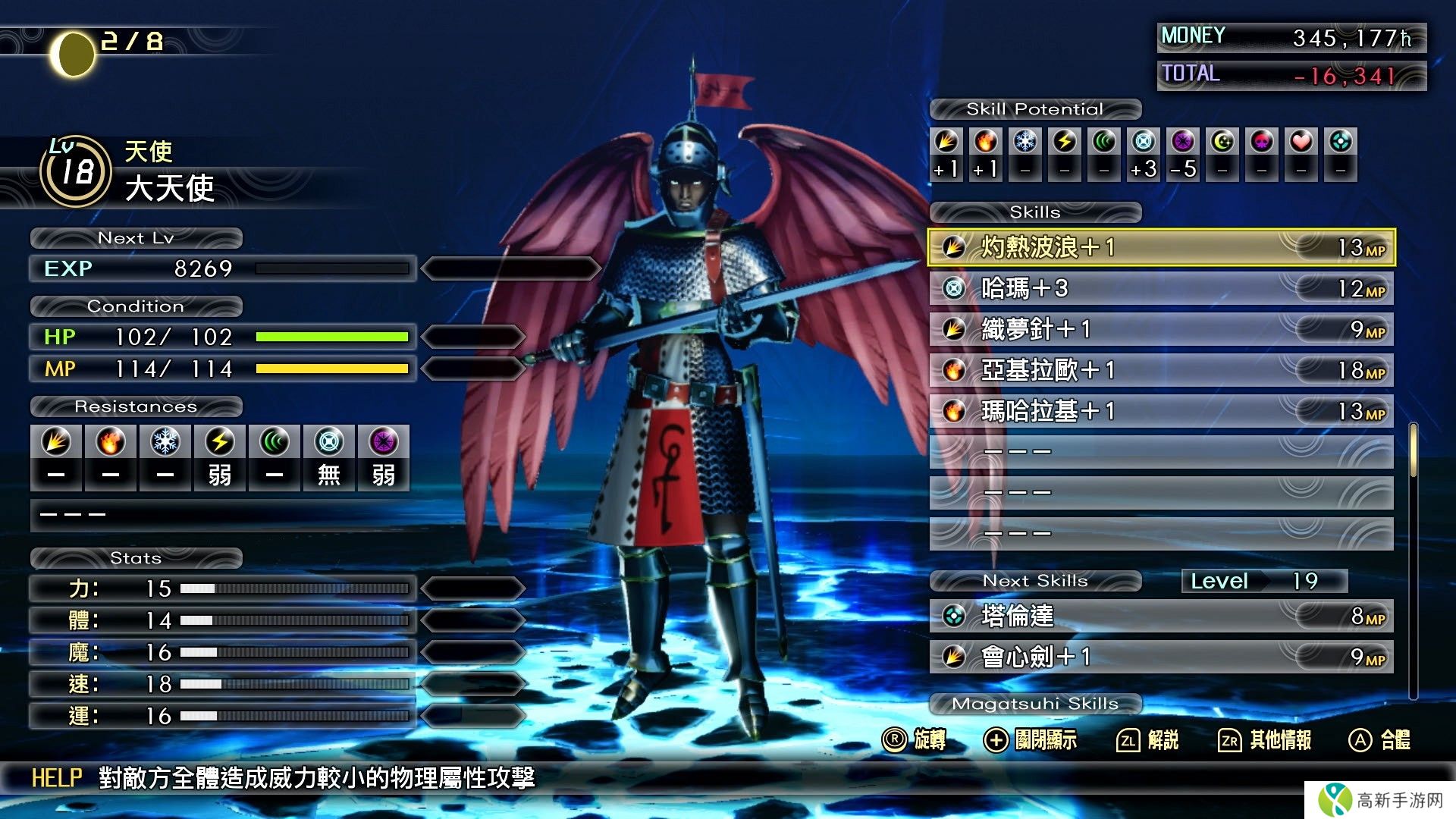Open 其他情報 other information
The image size is (1456, 819).
pos(1265,740)
